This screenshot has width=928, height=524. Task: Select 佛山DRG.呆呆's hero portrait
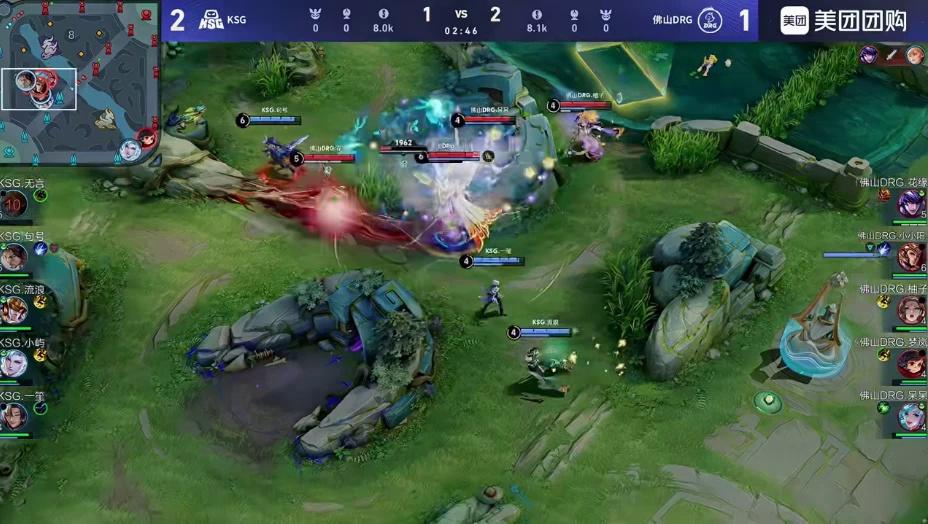[x=910, y=416]
